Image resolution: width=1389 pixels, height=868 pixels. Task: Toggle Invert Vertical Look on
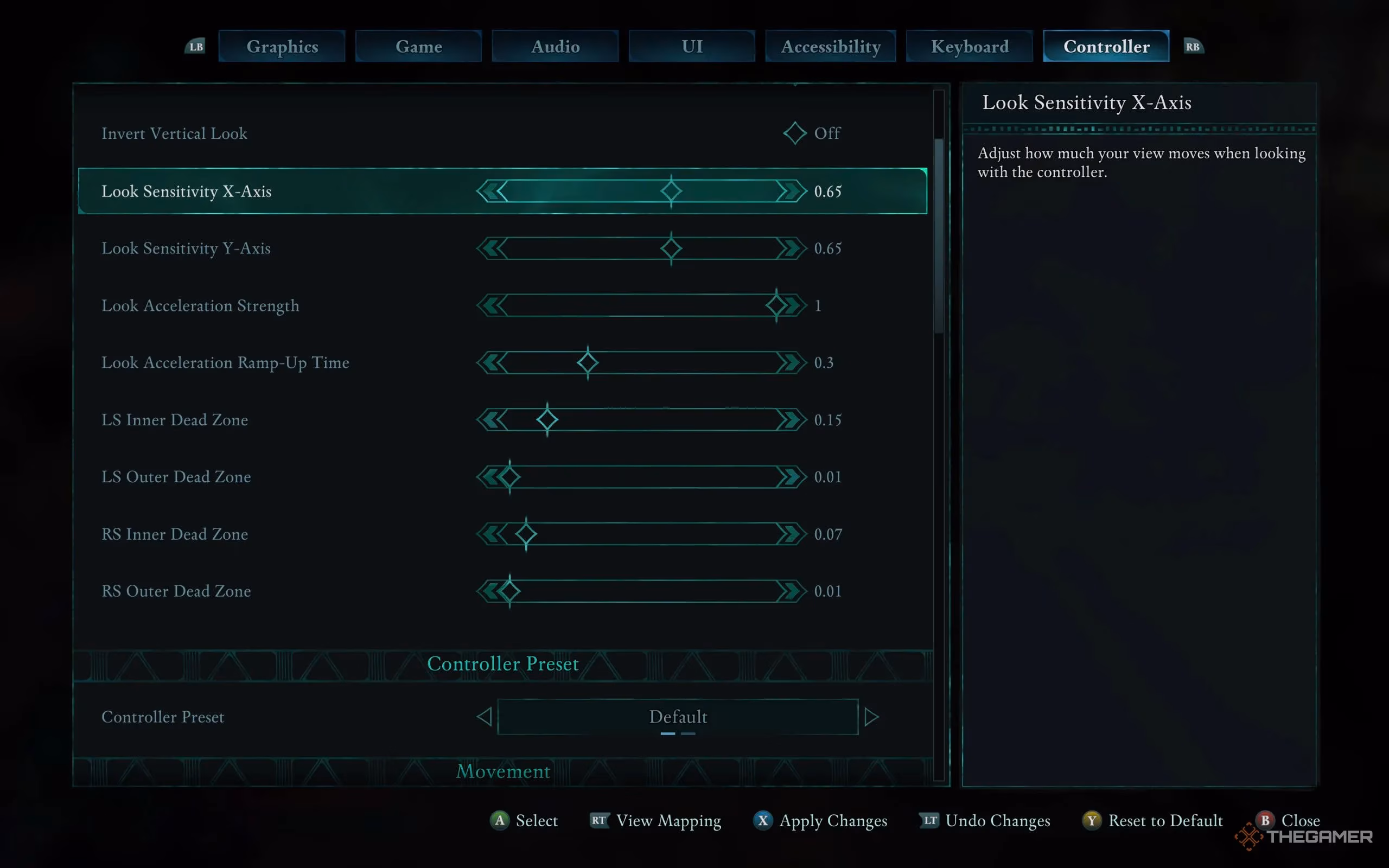click(x=795, y=133)
